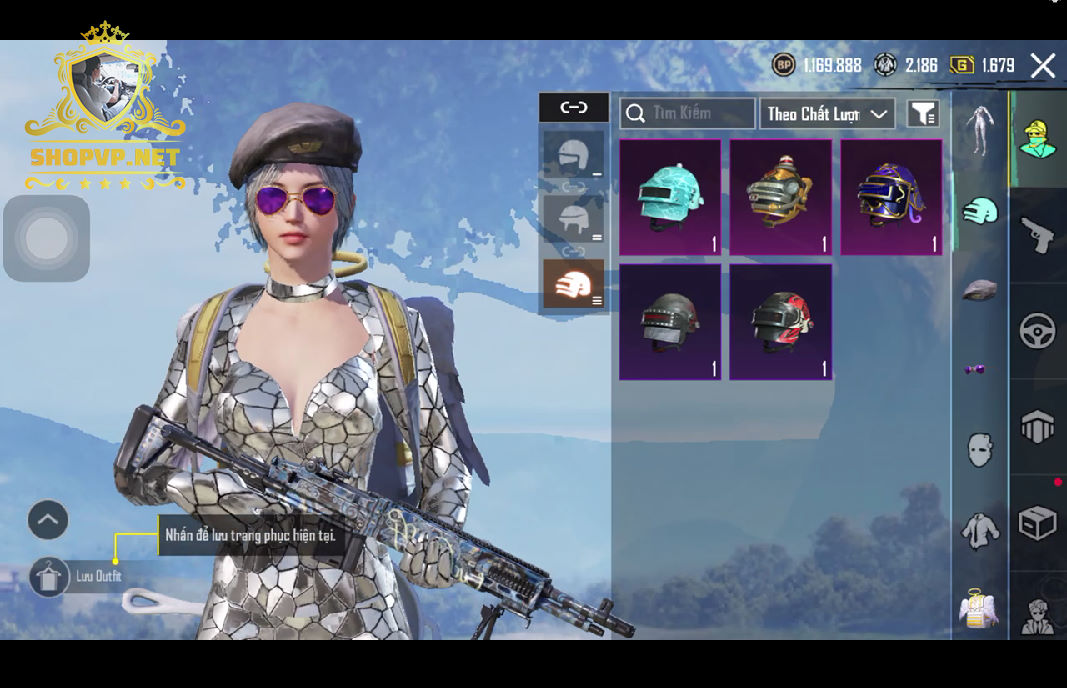
Task: Pick the blue and gold ornate helmet
Action: pyautogui.click(x=891, y=197)
